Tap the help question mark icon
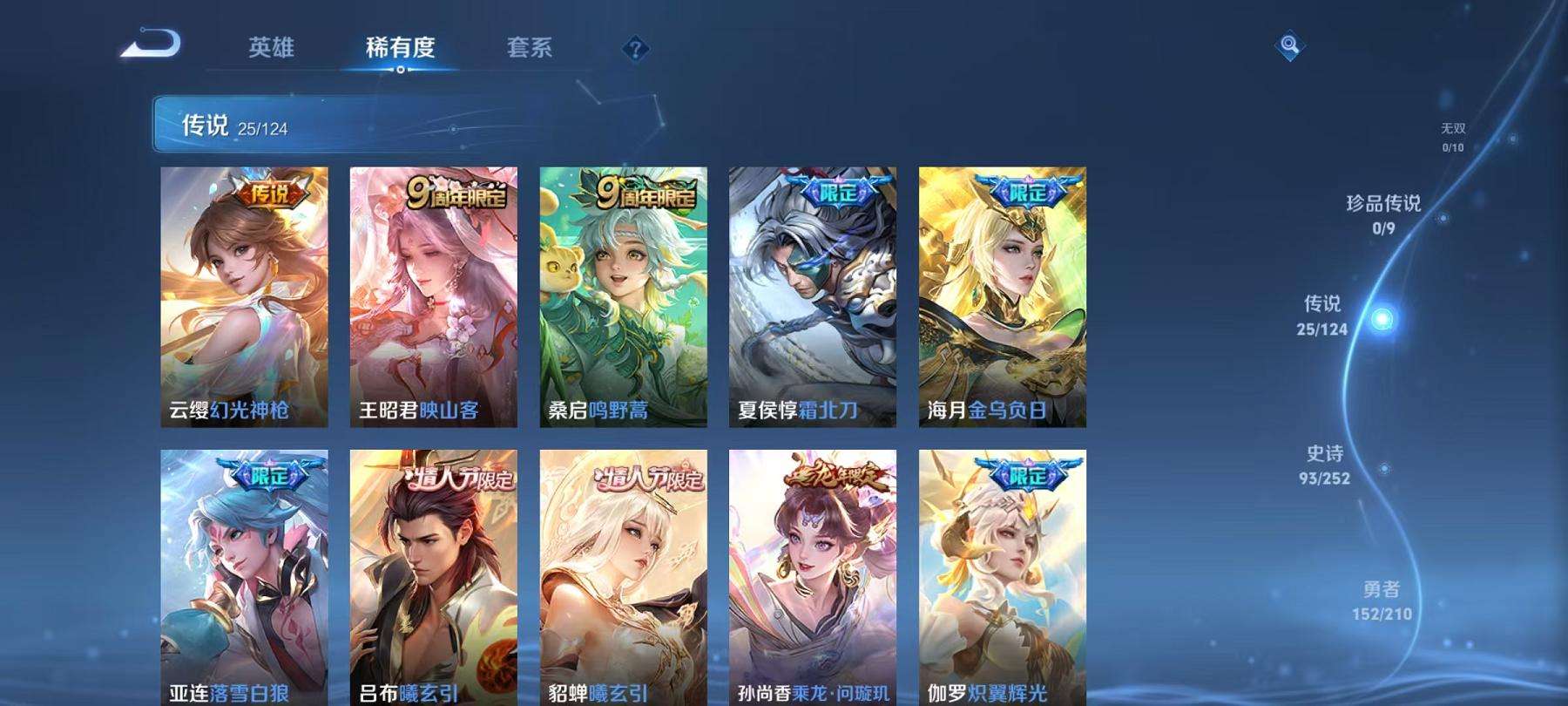The height and width of the screenshot is (706, 1568). click(x=635, y=48)
